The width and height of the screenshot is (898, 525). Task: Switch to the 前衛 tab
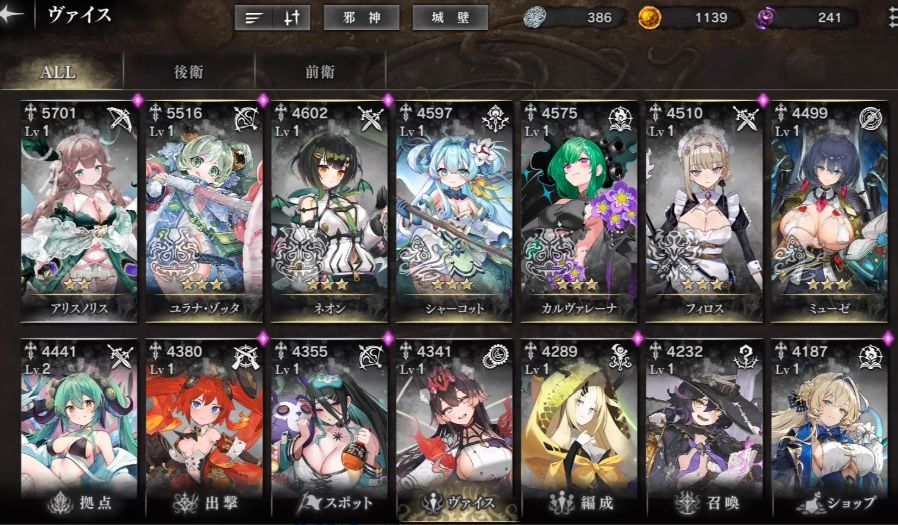320,72
